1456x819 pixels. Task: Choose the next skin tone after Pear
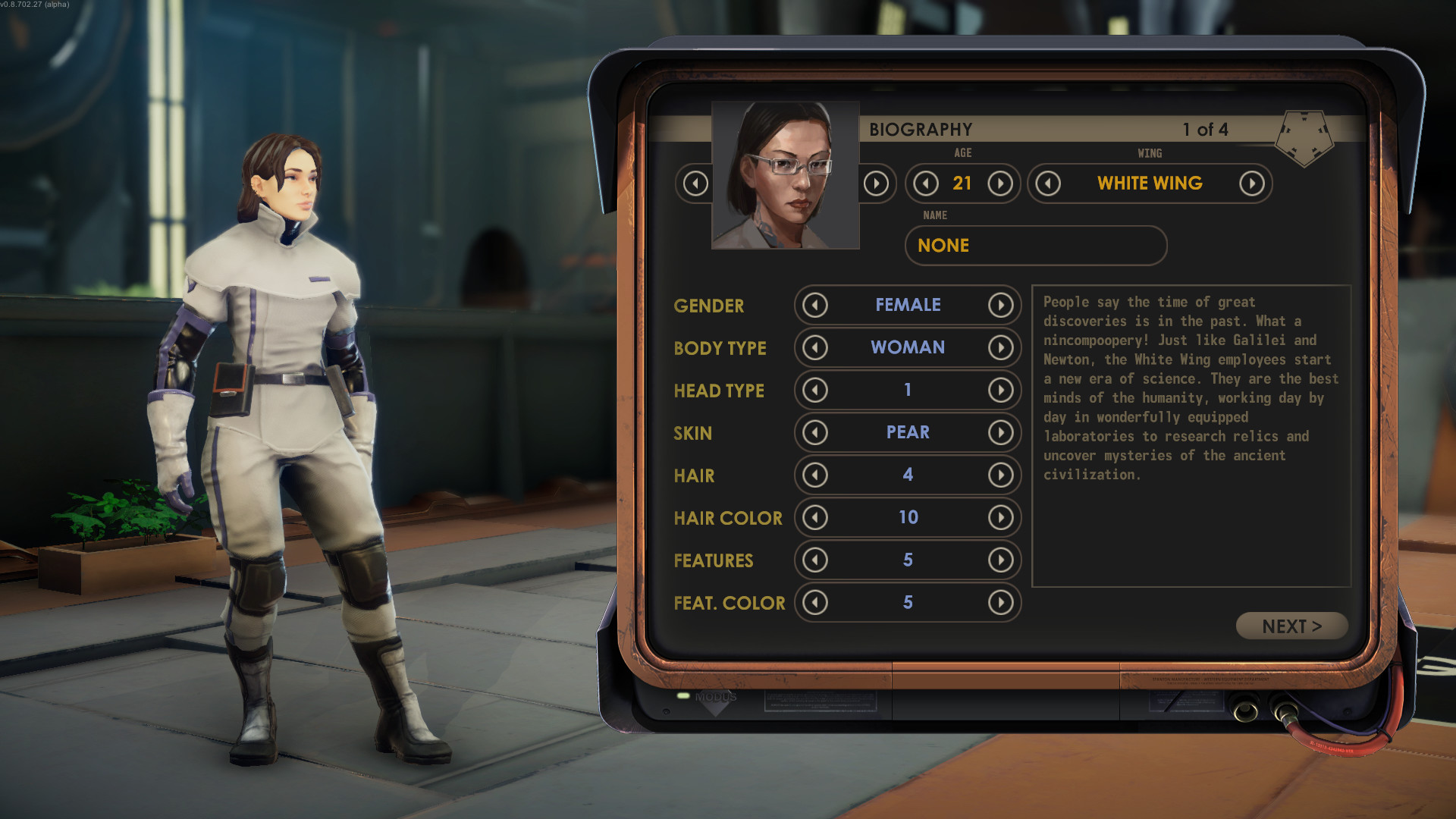pos(1000,433)
